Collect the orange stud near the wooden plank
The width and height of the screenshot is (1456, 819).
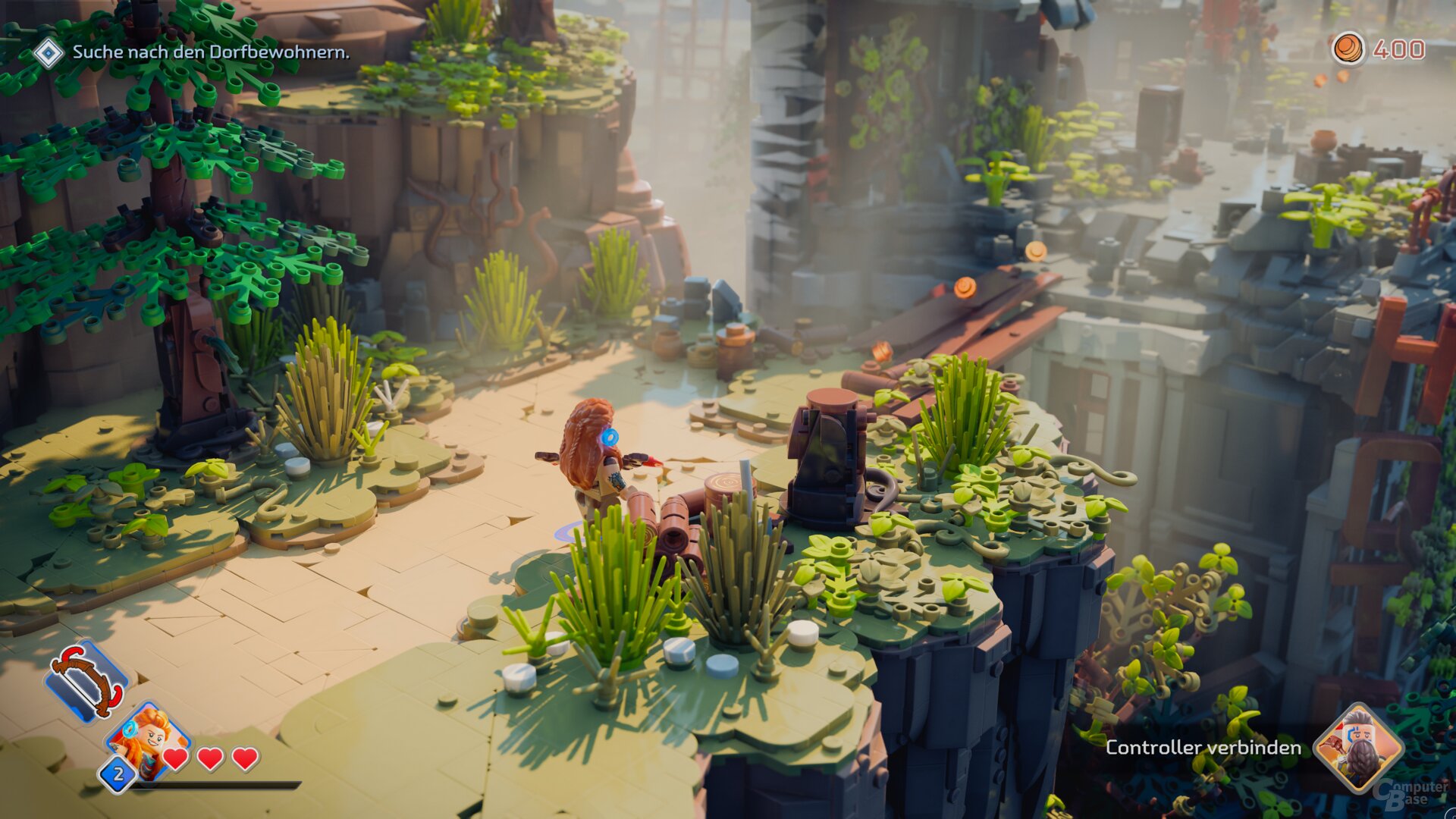coord(967,285)
